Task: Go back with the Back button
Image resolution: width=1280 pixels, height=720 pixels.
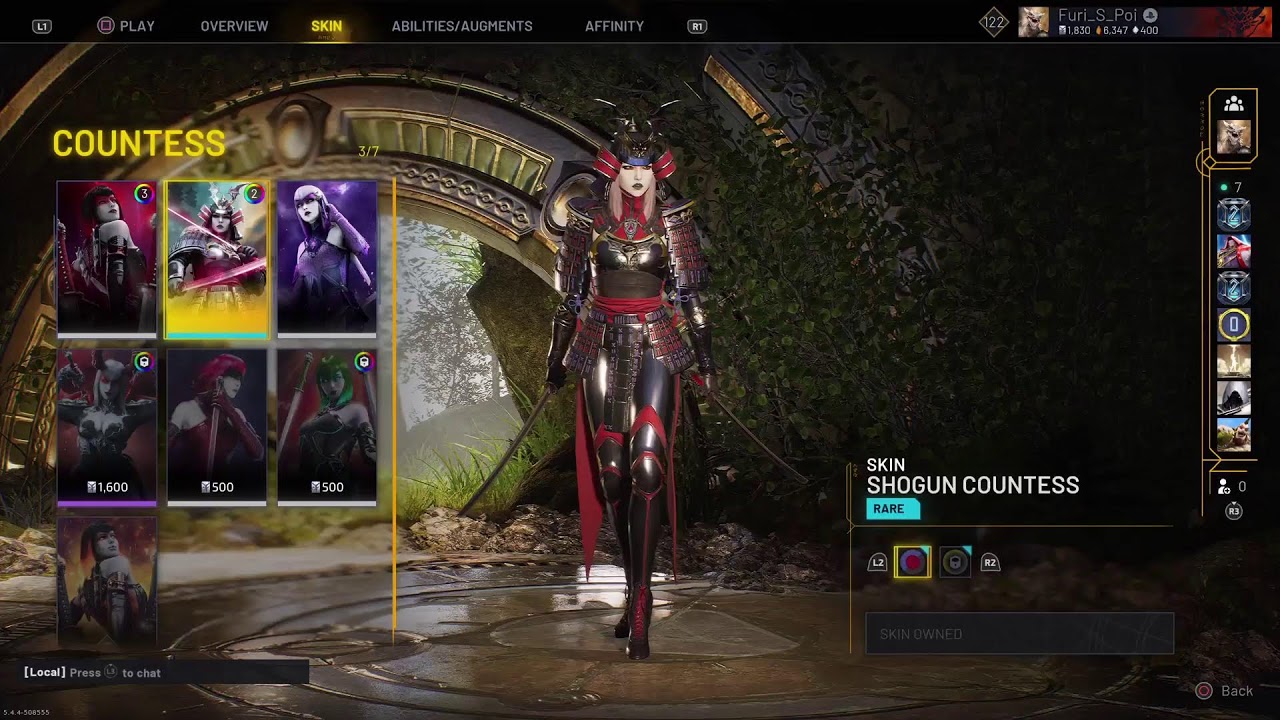Action: coord(1224,691)
